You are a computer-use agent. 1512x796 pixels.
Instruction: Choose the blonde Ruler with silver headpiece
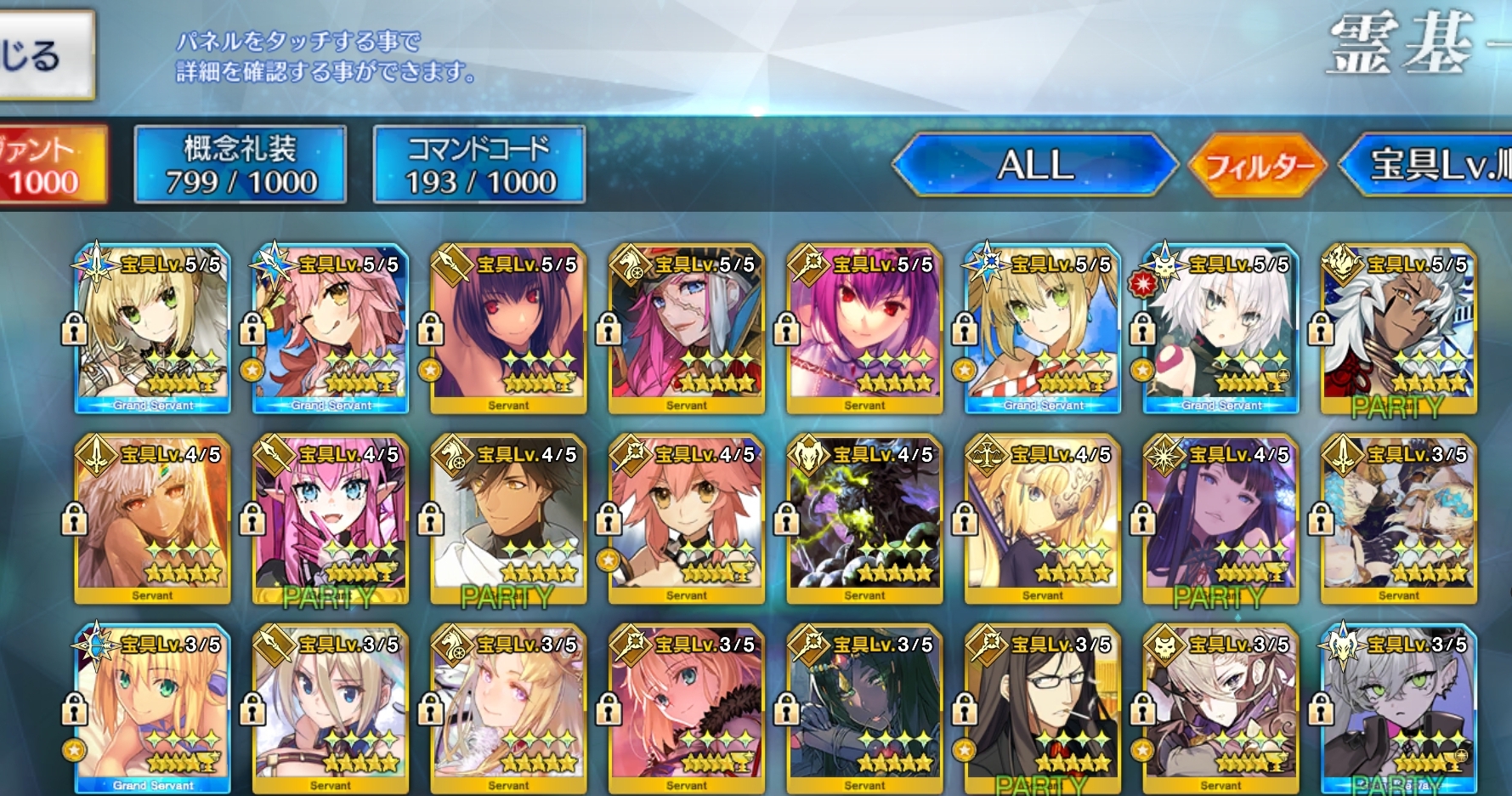(x=1043, y=520)
